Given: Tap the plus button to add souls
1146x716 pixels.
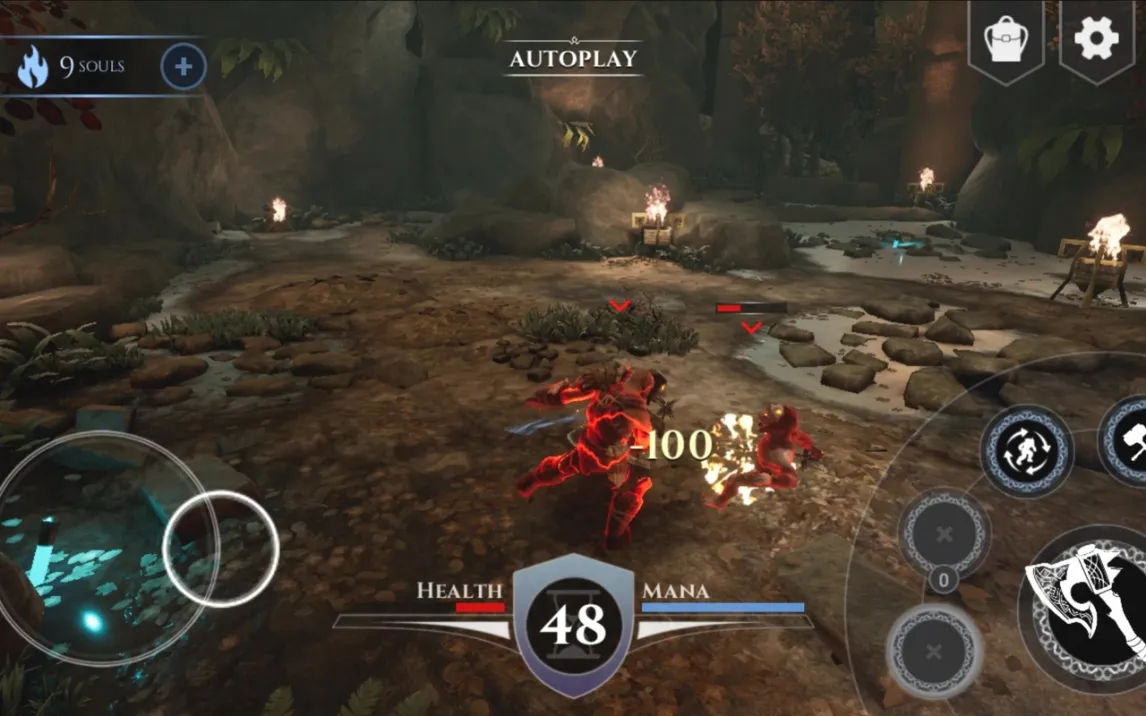Looking at the screenshot, I should pyautogui.click(x=183, y=67).
